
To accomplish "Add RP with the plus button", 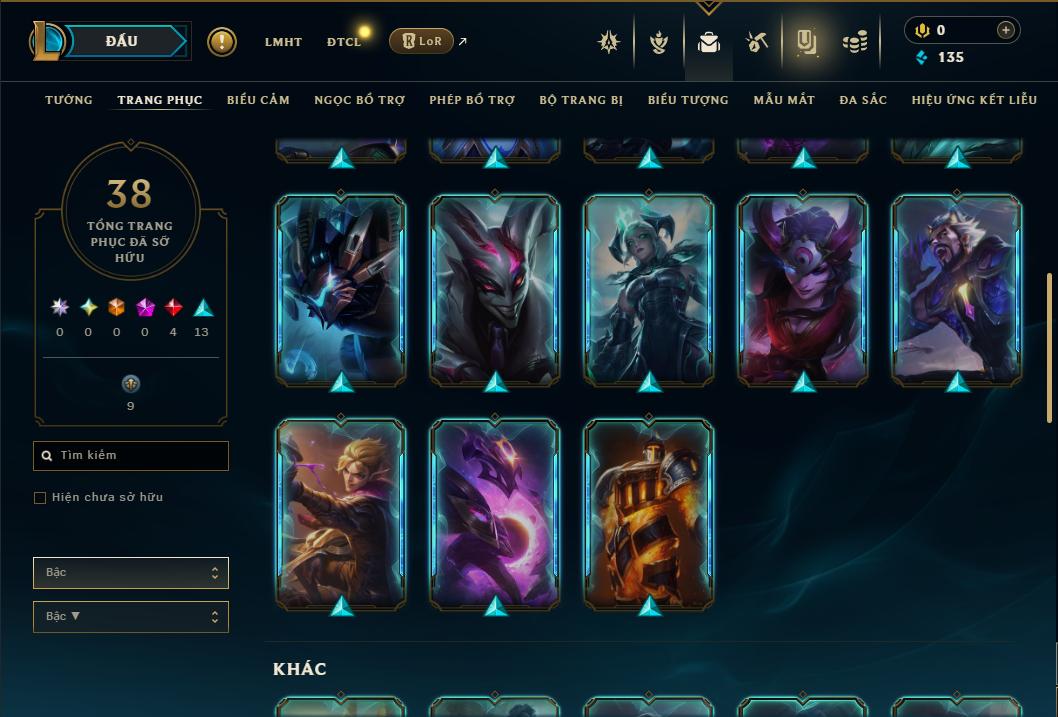I will pyautogui.click(x=1006, y=30).
